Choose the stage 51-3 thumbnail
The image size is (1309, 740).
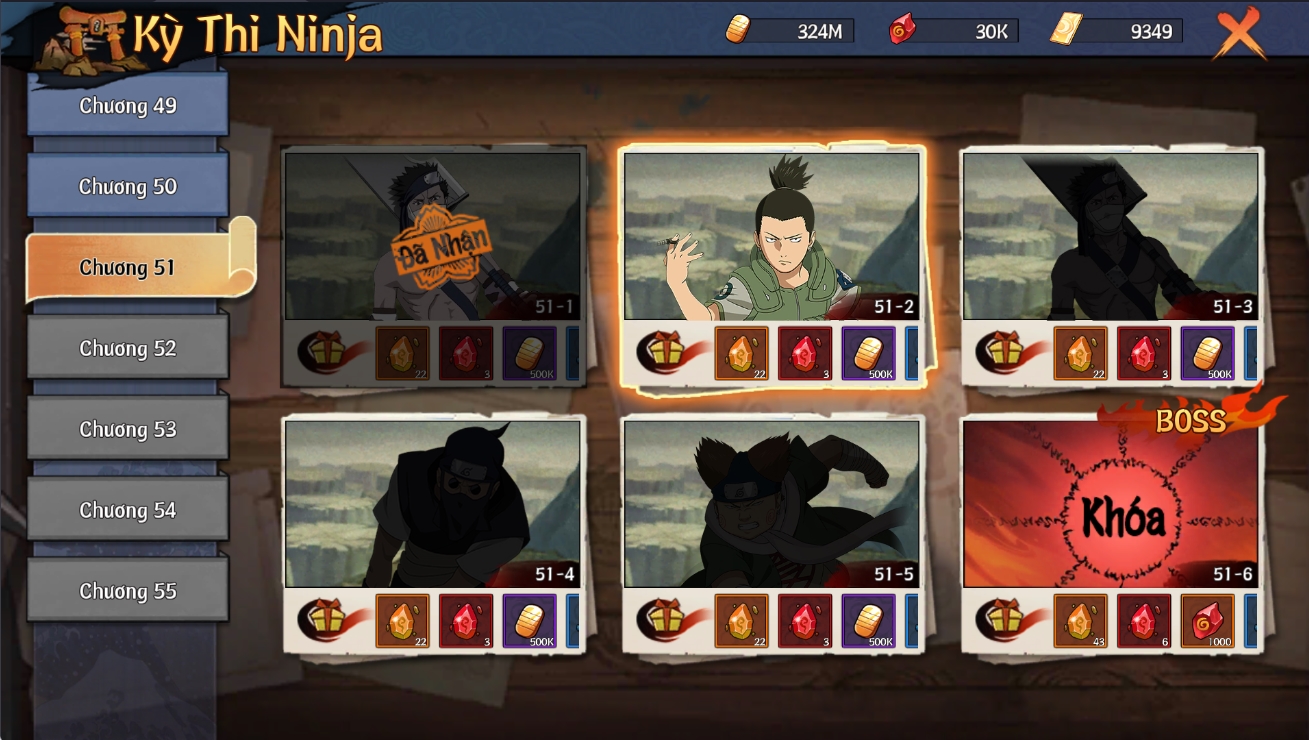coord(1110,236)
